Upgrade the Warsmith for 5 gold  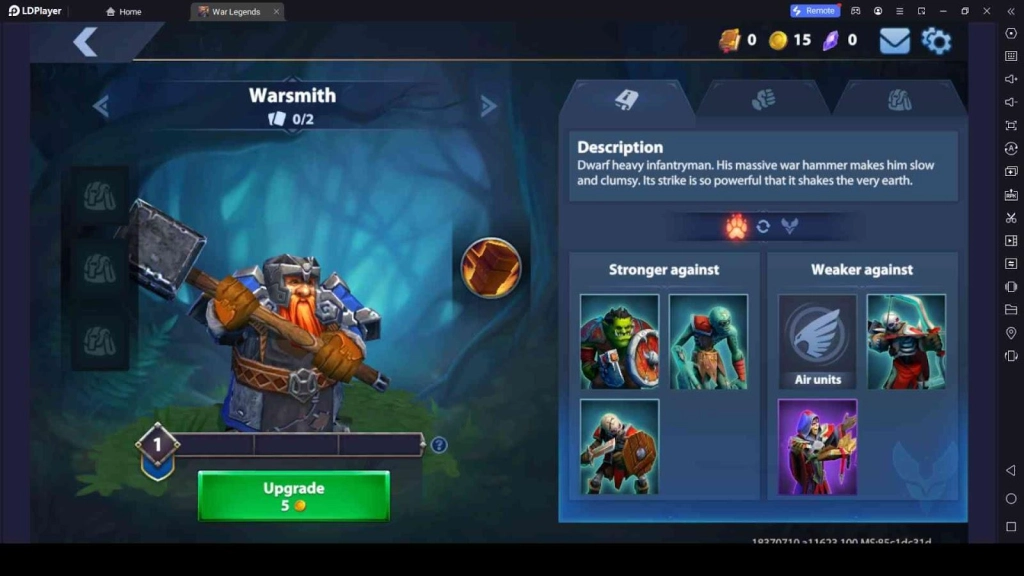tap(293, 496)
